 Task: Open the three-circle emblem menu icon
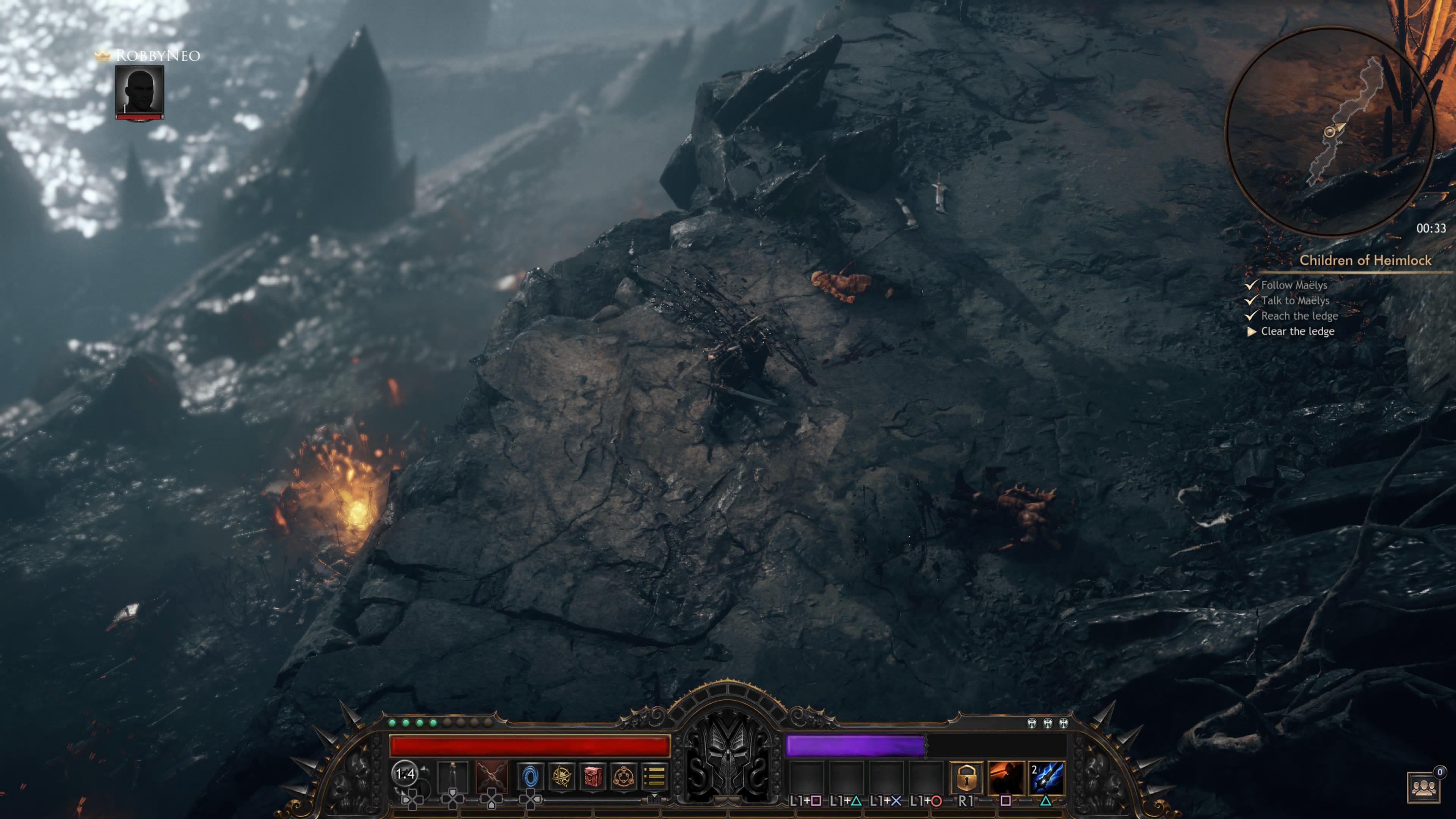[623, 776]
